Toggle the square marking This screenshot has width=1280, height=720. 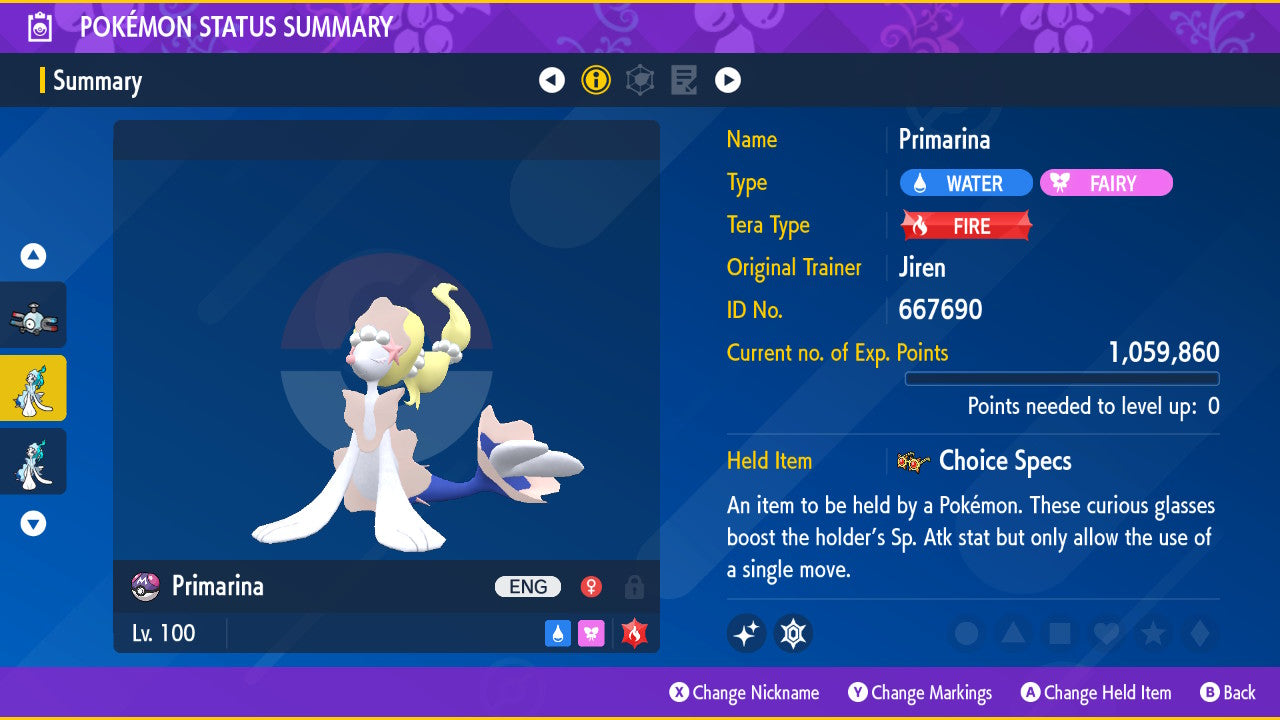(1060, 633)
